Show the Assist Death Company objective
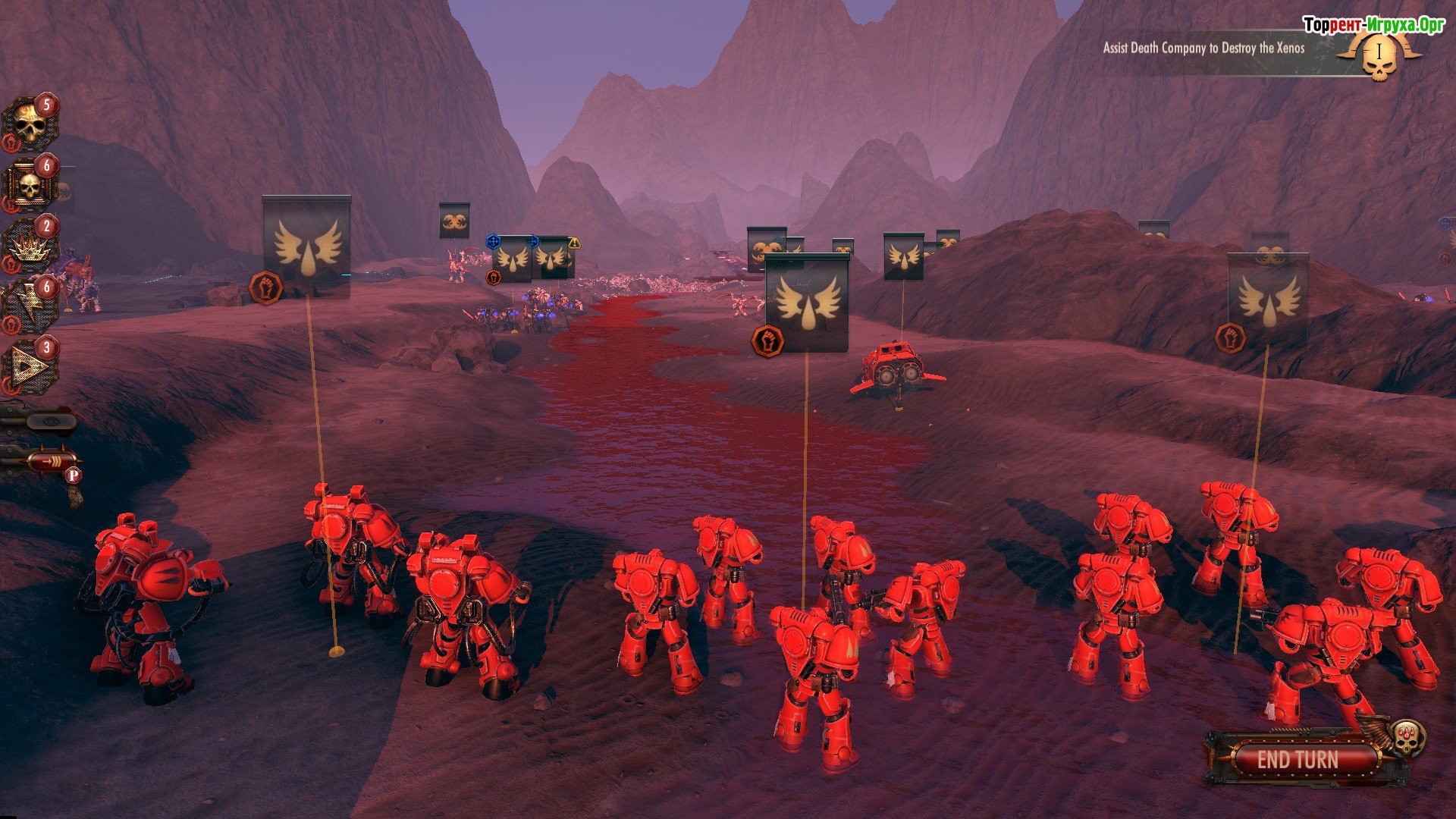Viewport: 1456px width, 819px height. pyautogui.click(x=1203, y=48)
